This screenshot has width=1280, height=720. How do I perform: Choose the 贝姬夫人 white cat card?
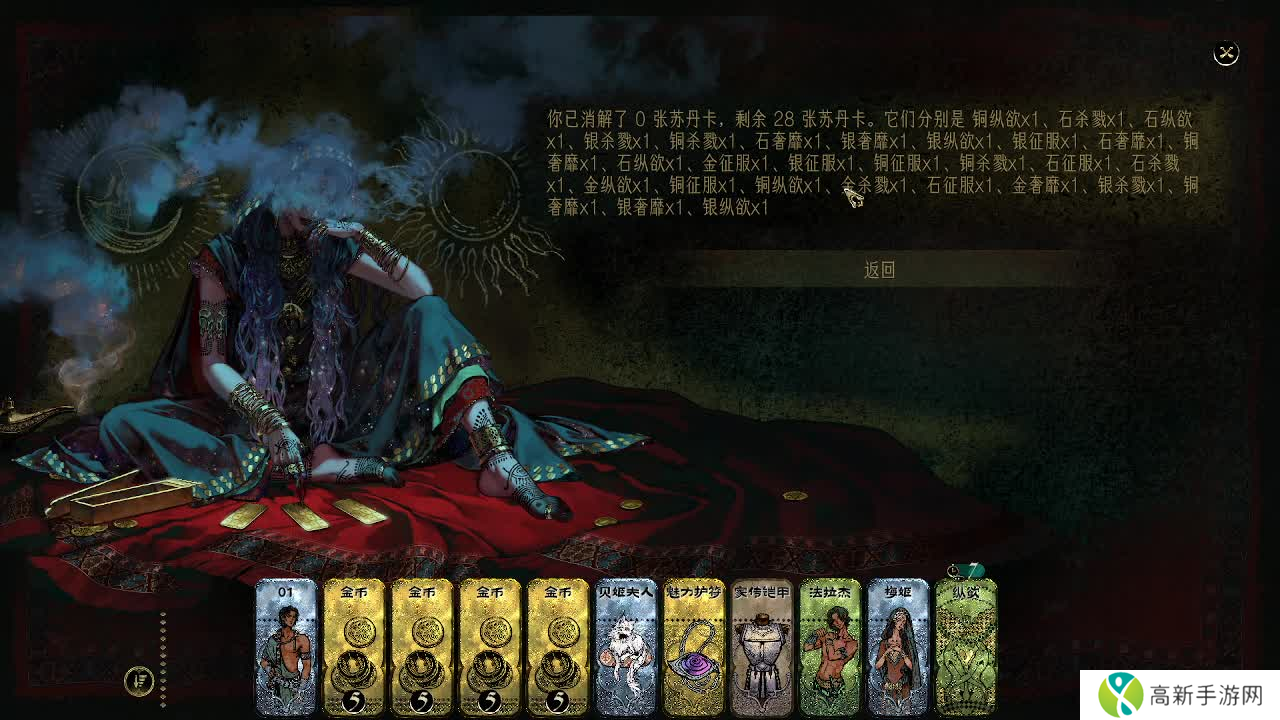pyautogui.click(x=626, y=647)
